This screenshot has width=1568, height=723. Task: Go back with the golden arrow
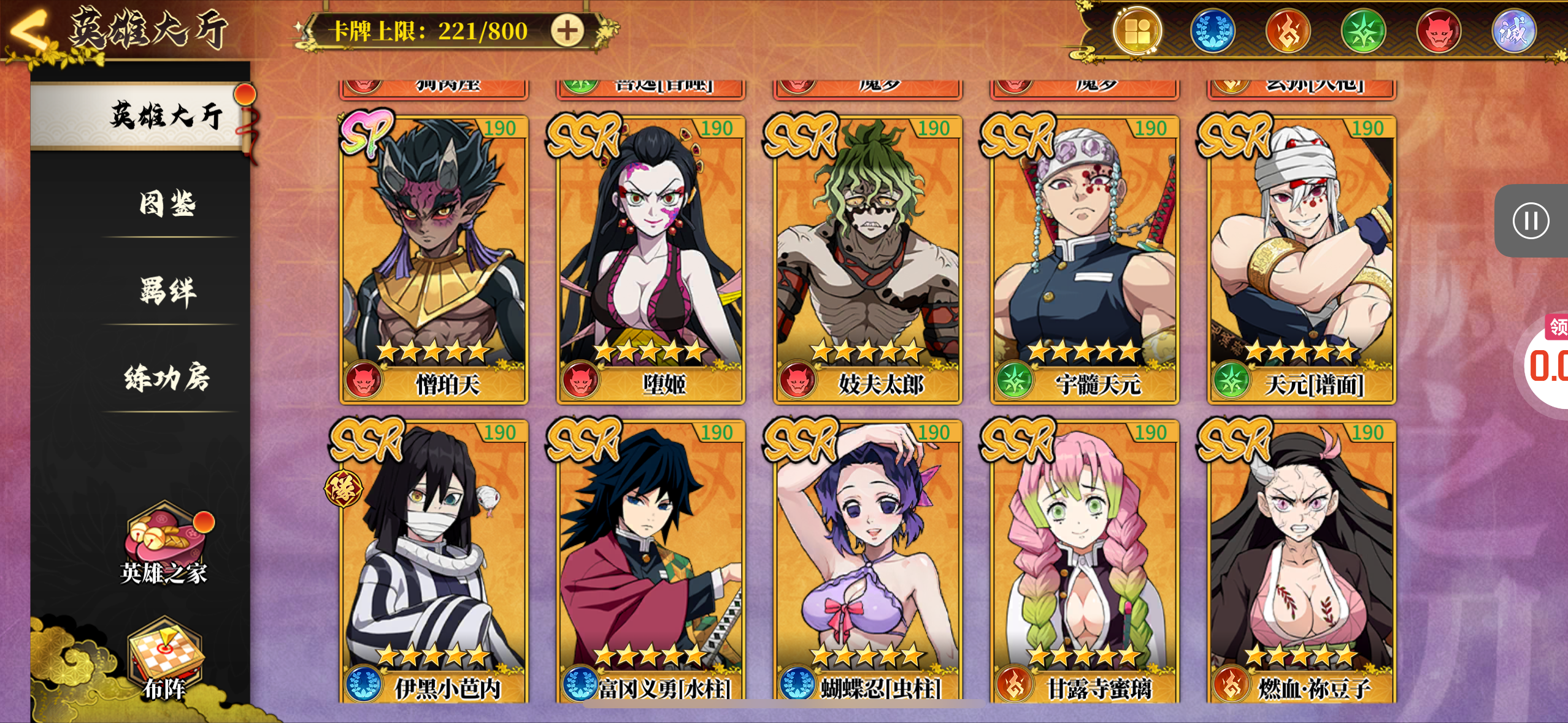pos(28,29)
